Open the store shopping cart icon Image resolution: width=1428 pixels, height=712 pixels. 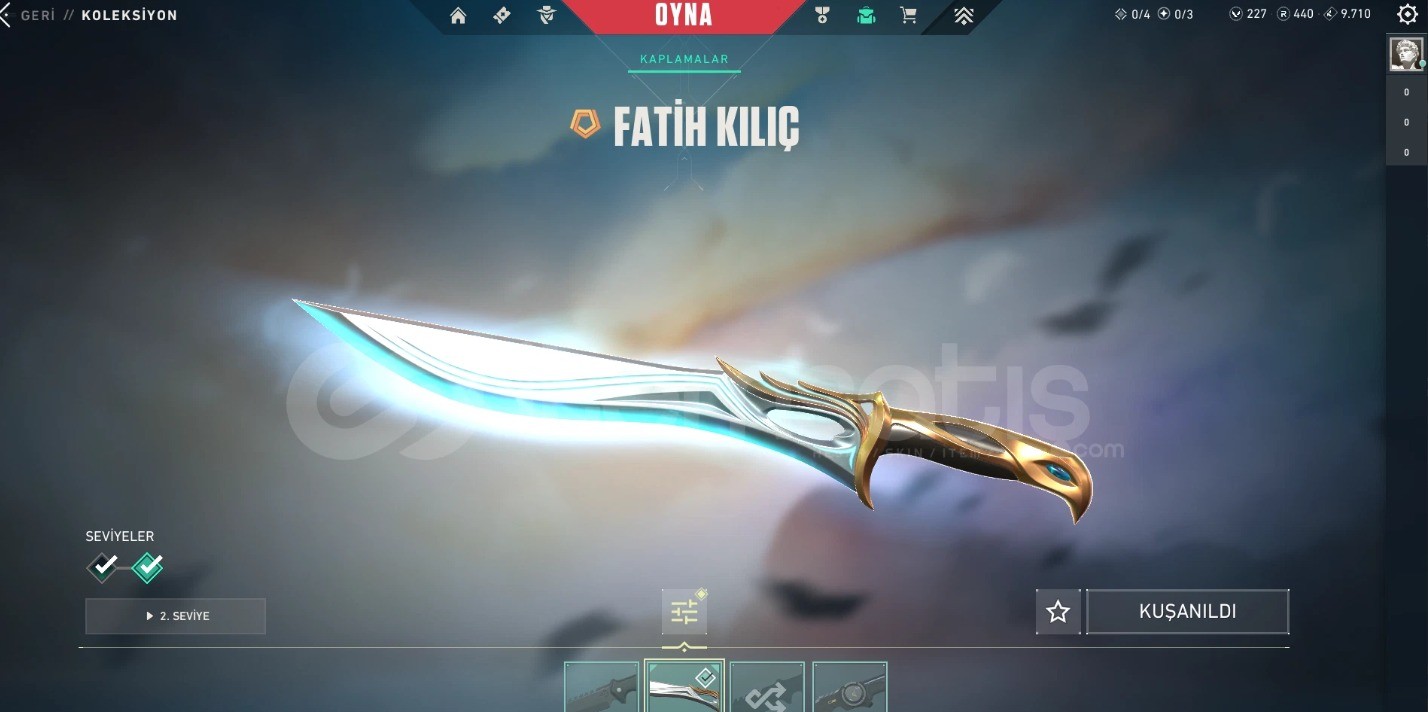point(908,15)
